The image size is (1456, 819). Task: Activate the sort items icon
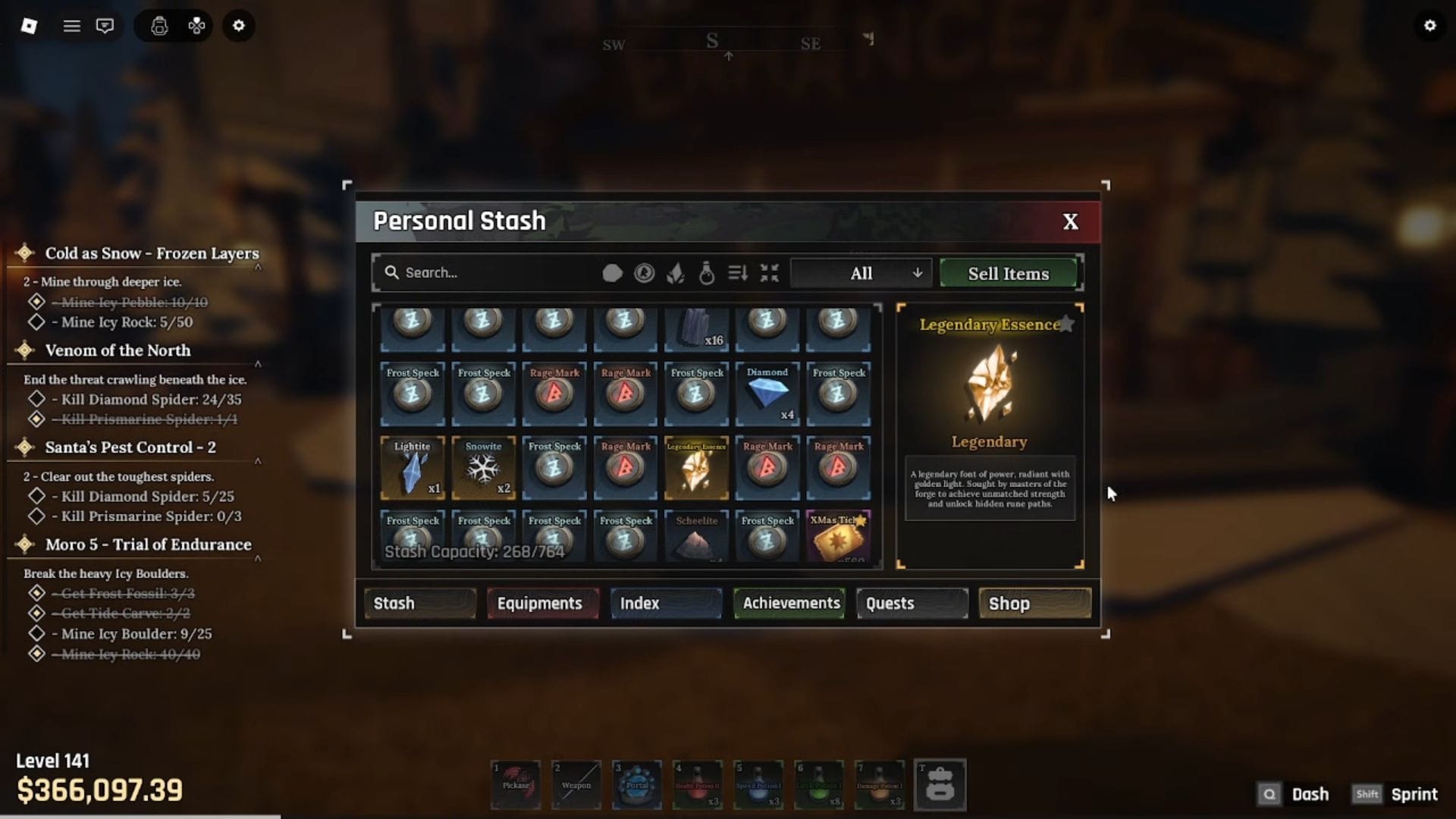(738, 273)
